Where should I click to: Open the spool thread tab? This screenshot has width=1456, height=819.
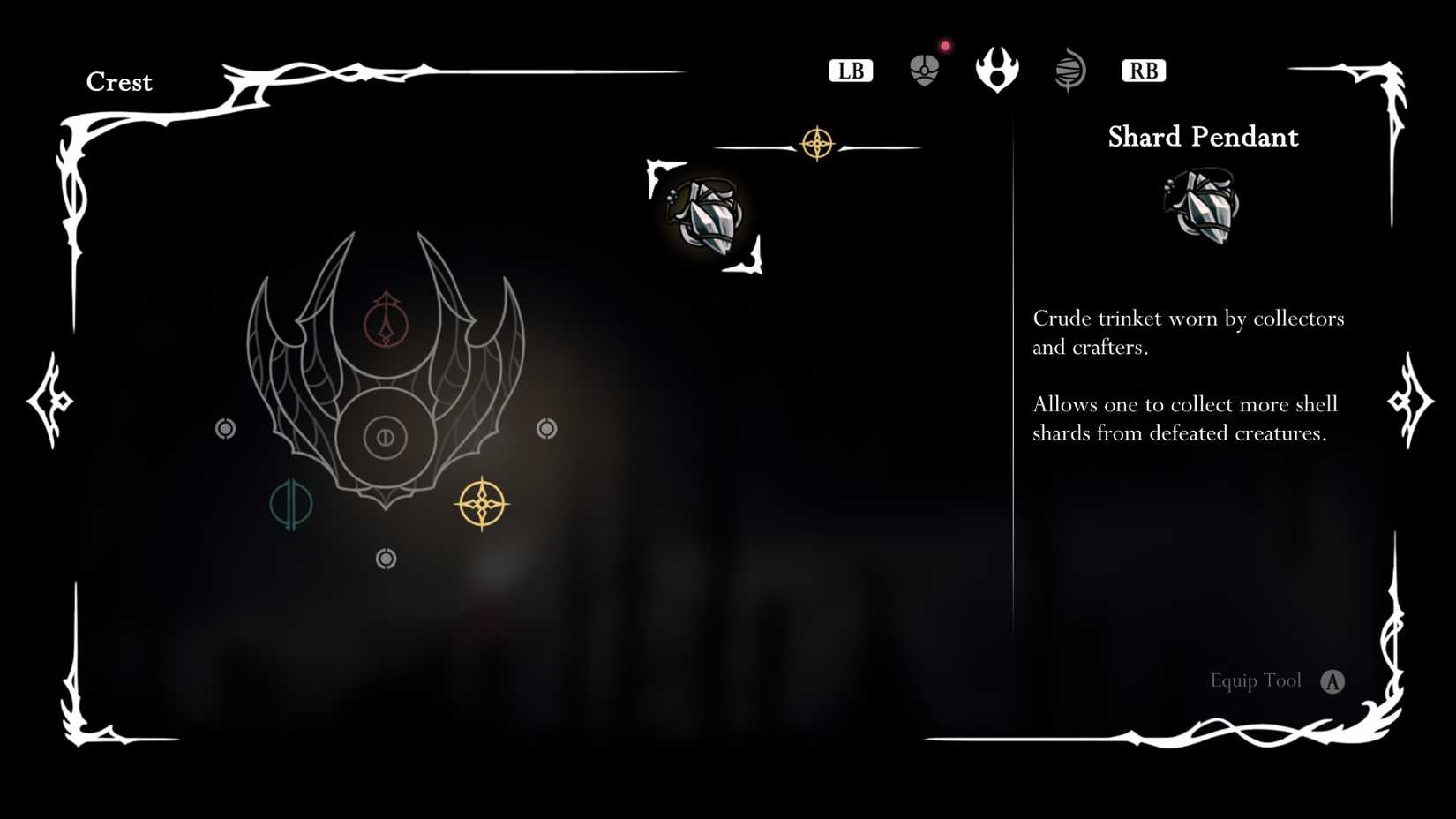coord(1069,71)
